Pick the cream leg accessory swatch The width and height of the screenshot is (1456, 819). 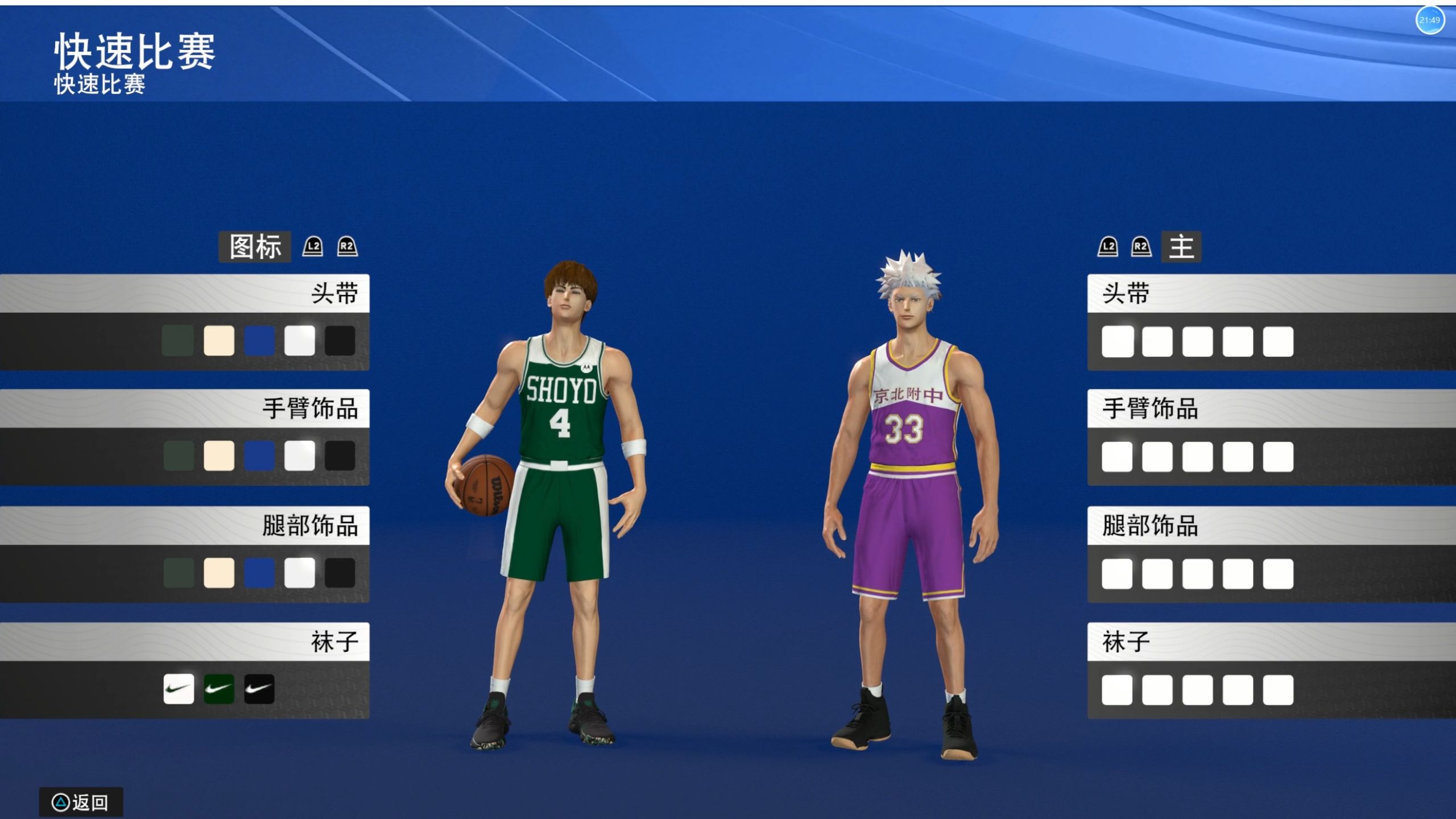click(219, 573)
